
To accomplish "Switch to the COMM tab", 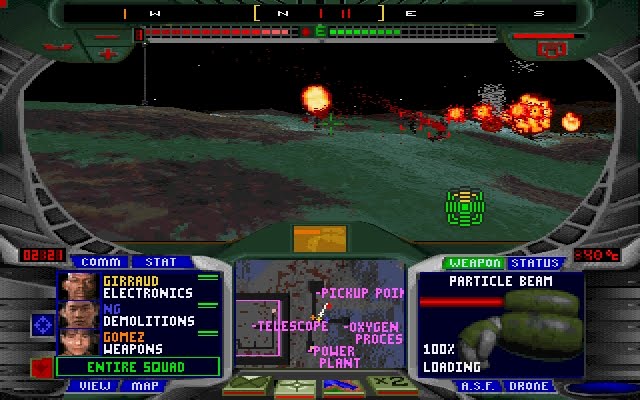I will click(100, 262).
